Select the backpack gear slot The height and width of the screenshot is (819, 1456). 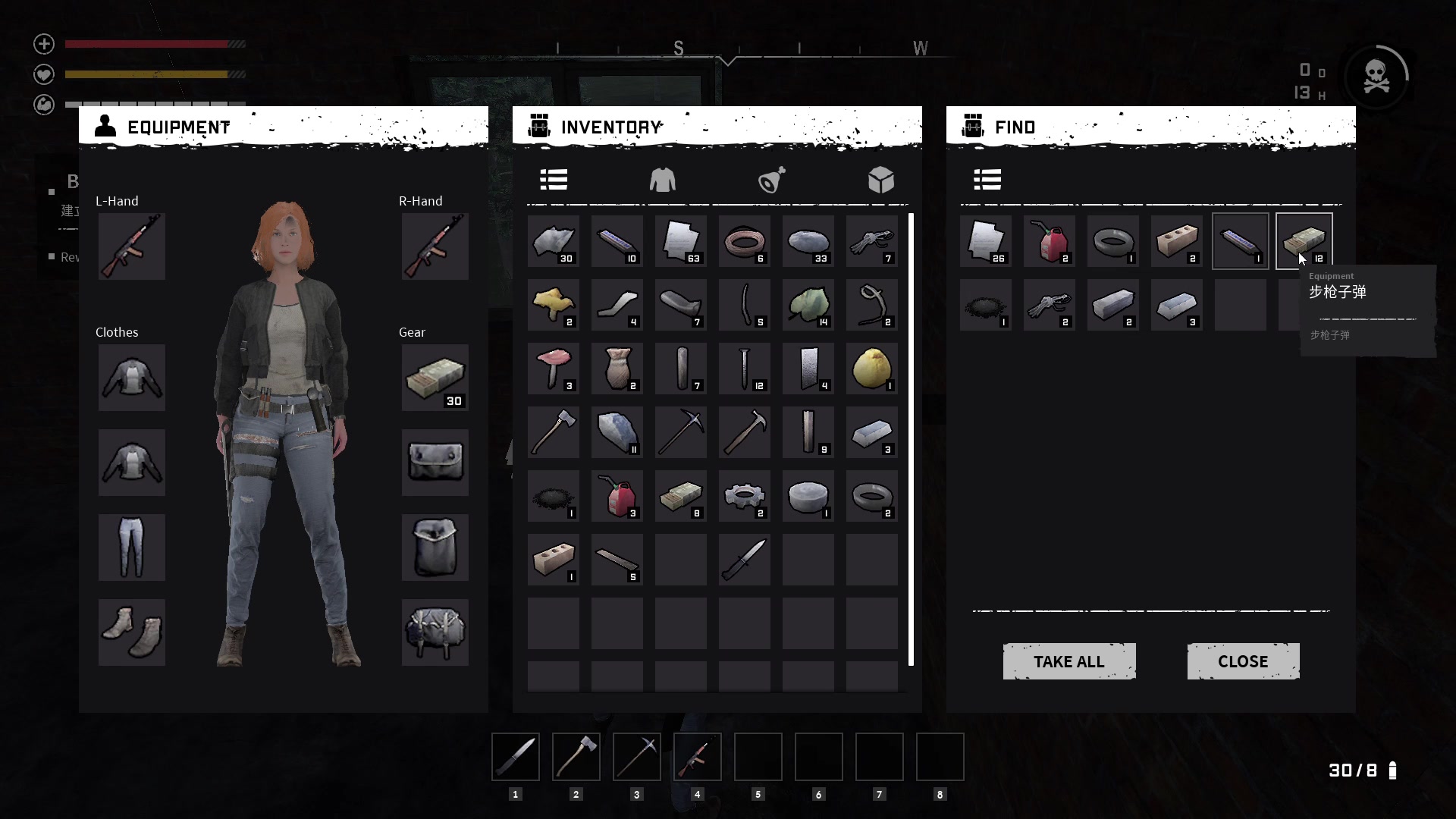(435, 632)
